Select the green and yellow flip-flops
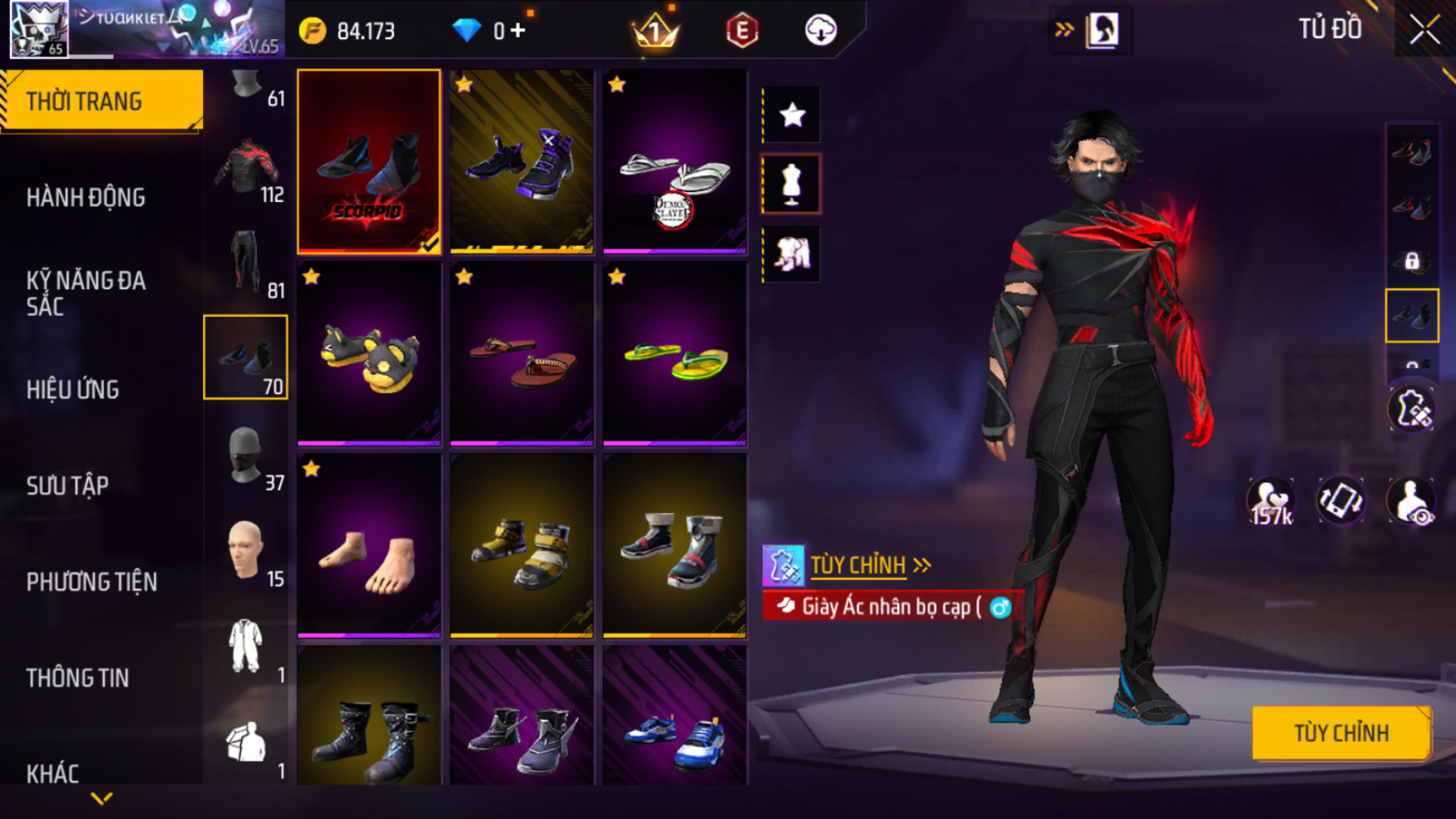The height and width of the screenshot is (819, 1456). click(x=674, y=355)
